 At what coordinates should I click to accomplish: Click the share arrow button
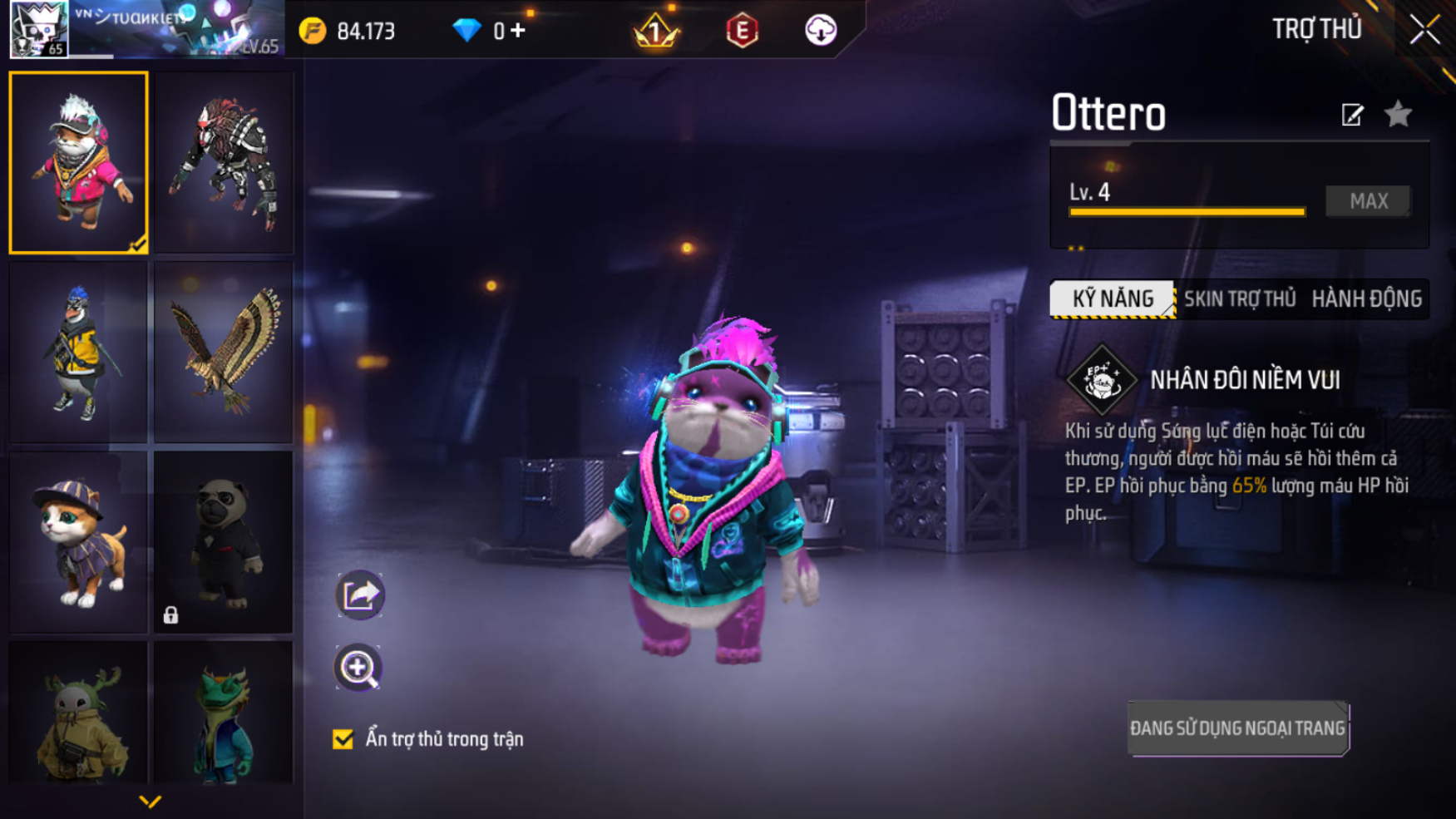[x=360, y=595]
